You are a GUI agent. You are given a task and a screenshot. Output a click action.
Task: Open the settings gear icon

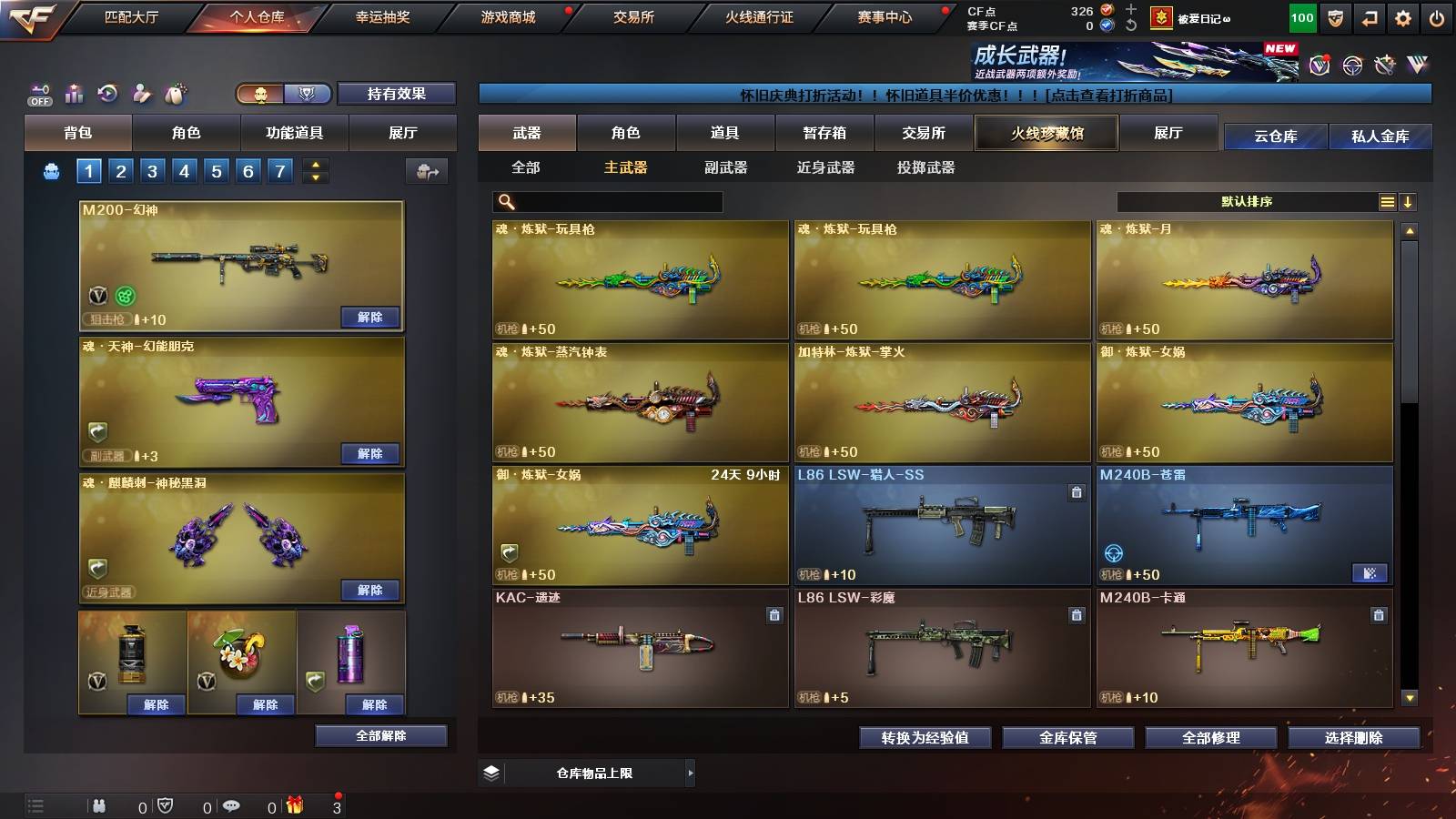pyautogui.click(x=1402, y=18)
